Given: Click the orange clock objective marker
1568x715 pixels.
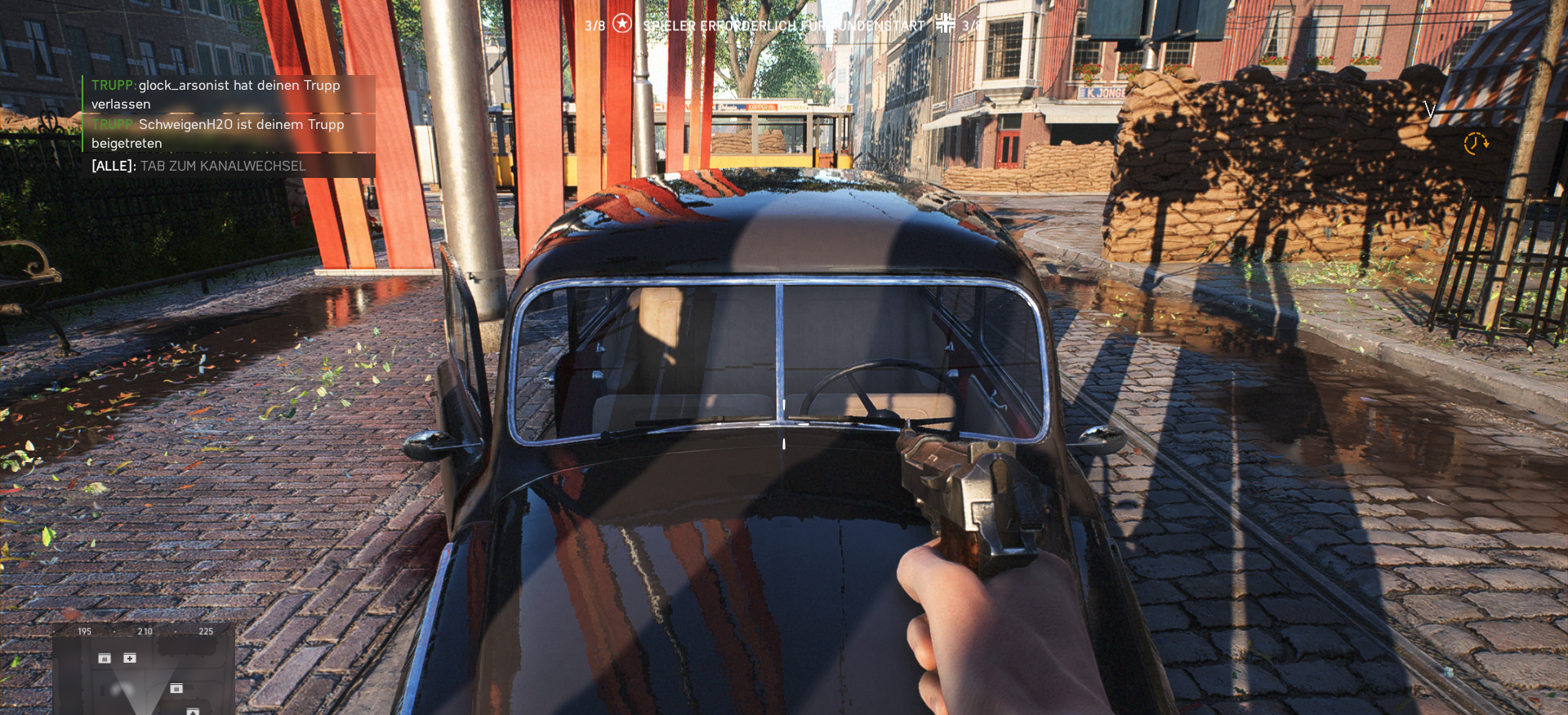Looking at the screenshot, I should pos(1475,143).
